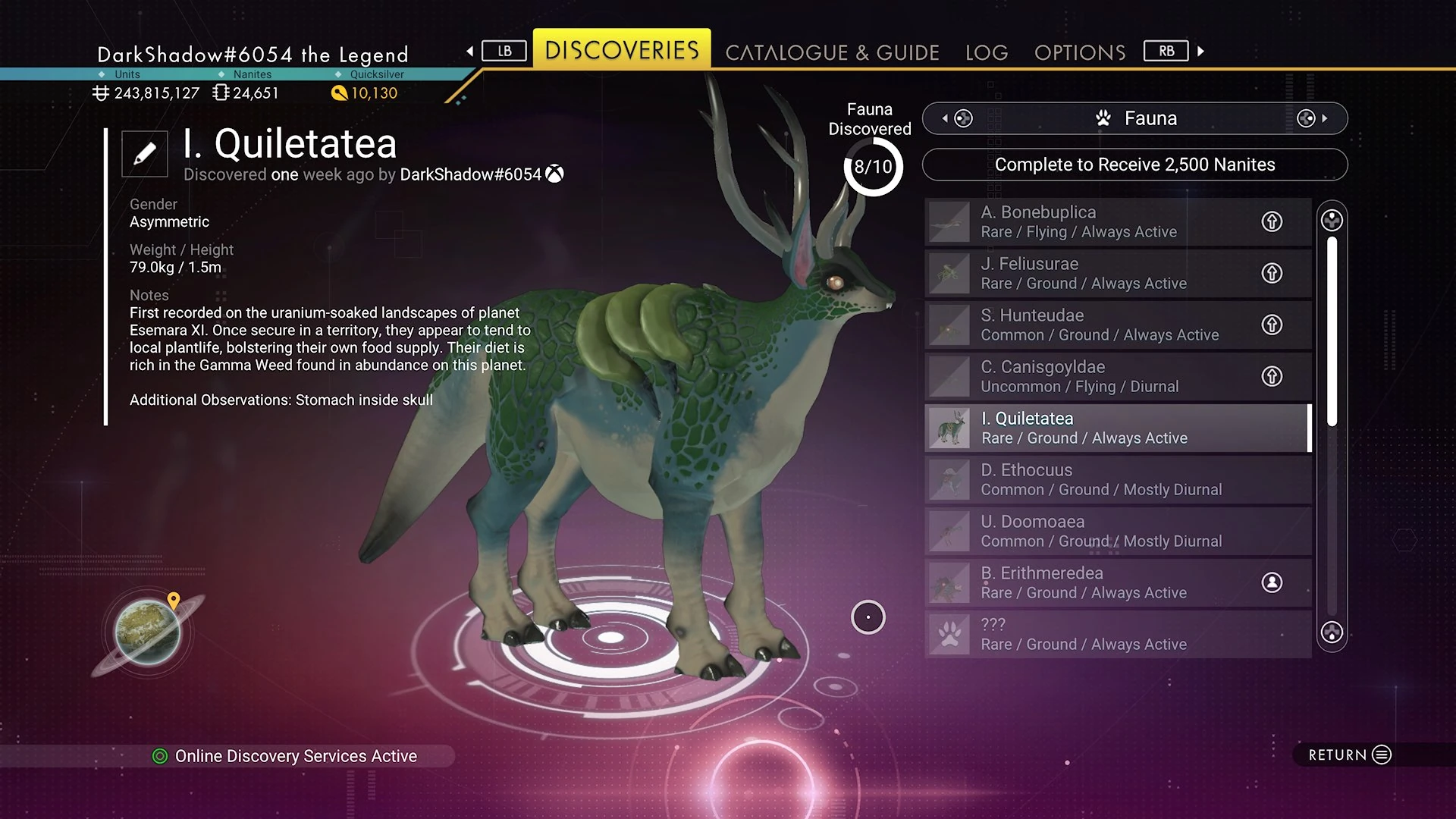
Task: Click the ringed planet icon
Action: click(x=148, y=632)
